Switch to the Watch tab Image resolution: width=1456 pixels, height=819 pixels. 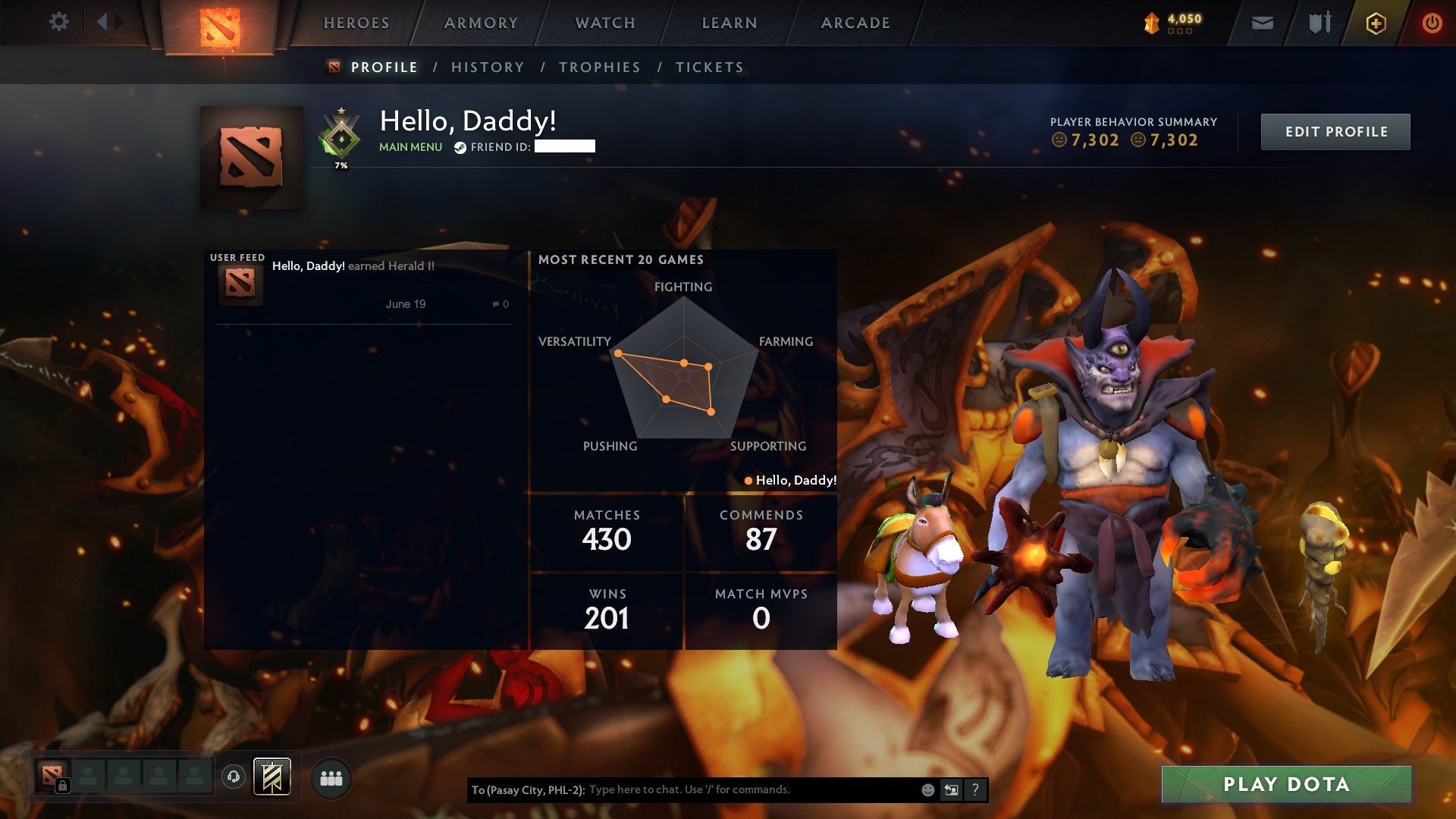pos(605,24)
